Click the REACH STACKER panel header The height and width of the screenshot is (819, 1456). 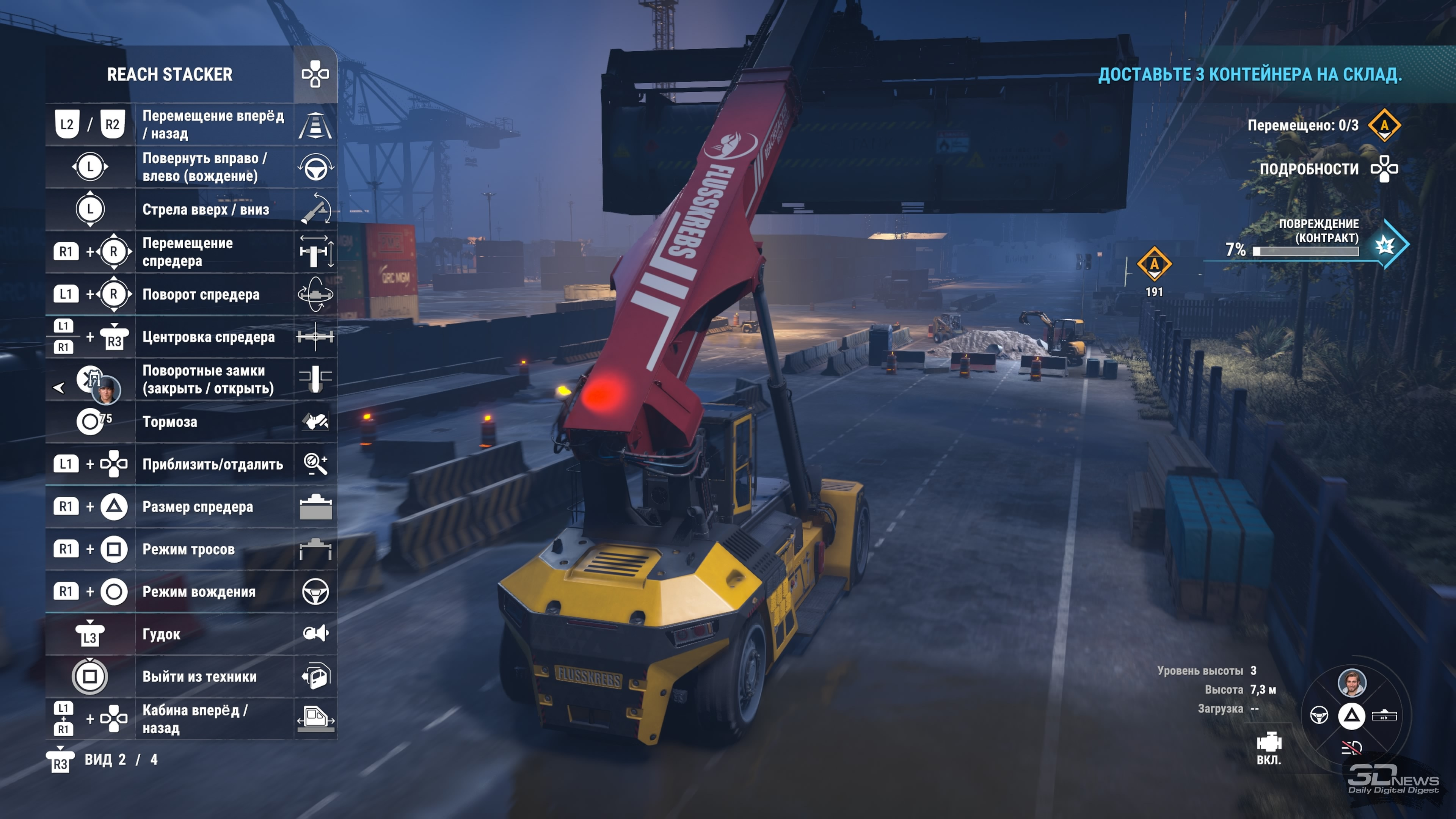click(x=169, y=75)
